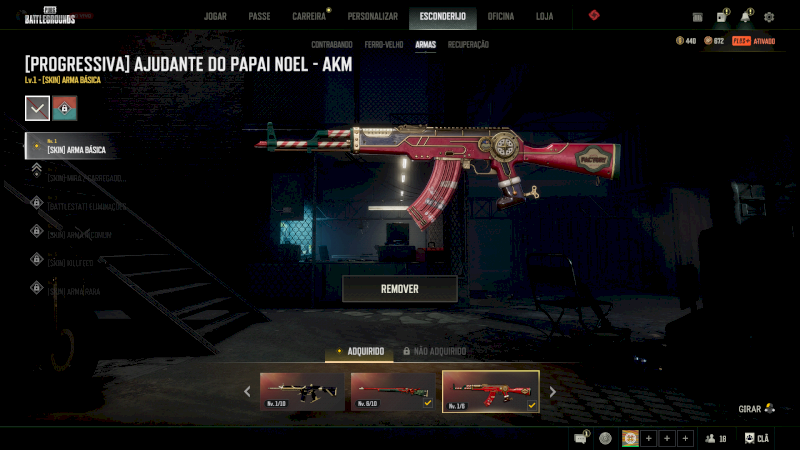Open settings via the gear icon
This screenshot has width=800, height=450.
pos(769,17)
